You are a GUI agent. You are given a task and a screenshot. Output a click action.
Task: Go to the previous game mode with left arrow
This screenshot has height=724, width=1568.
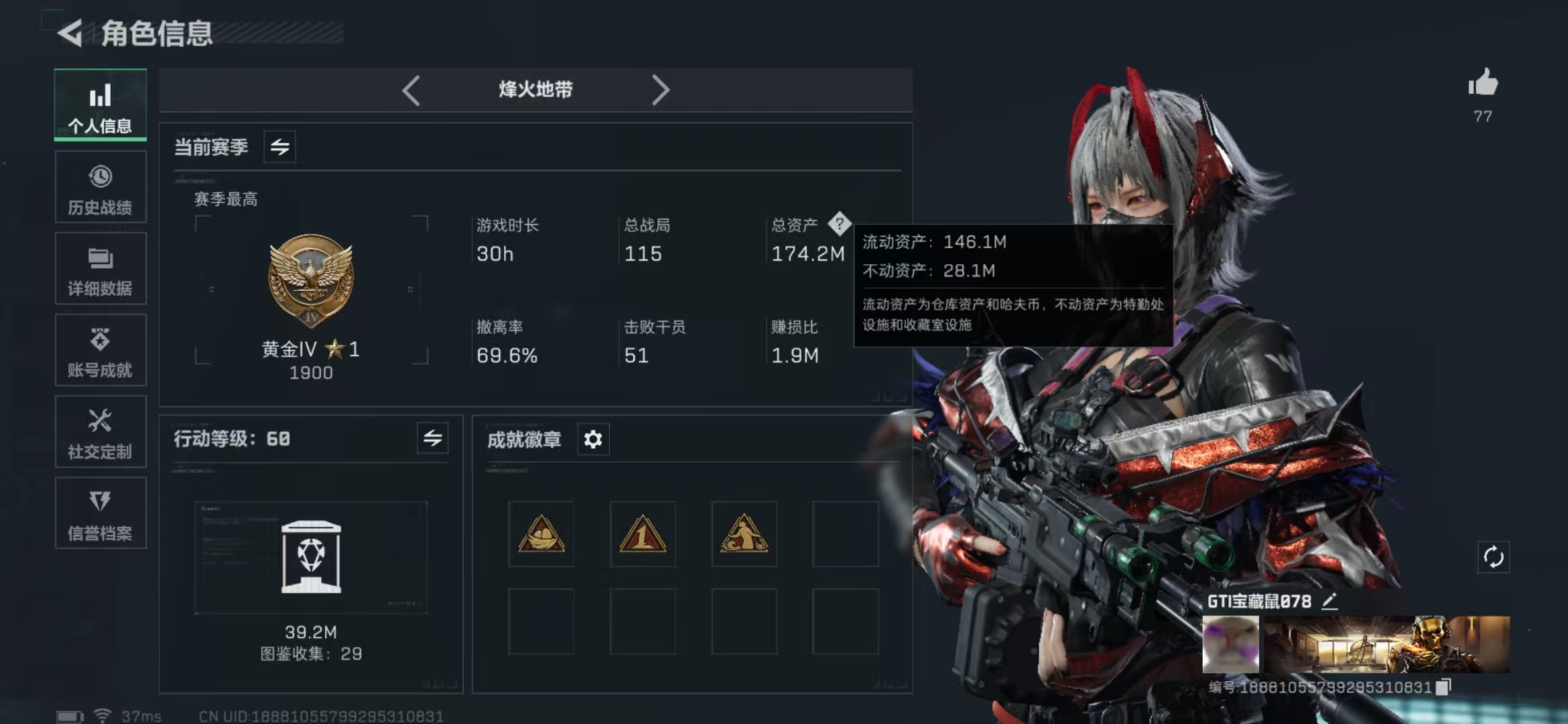click(x=411, y=90)
